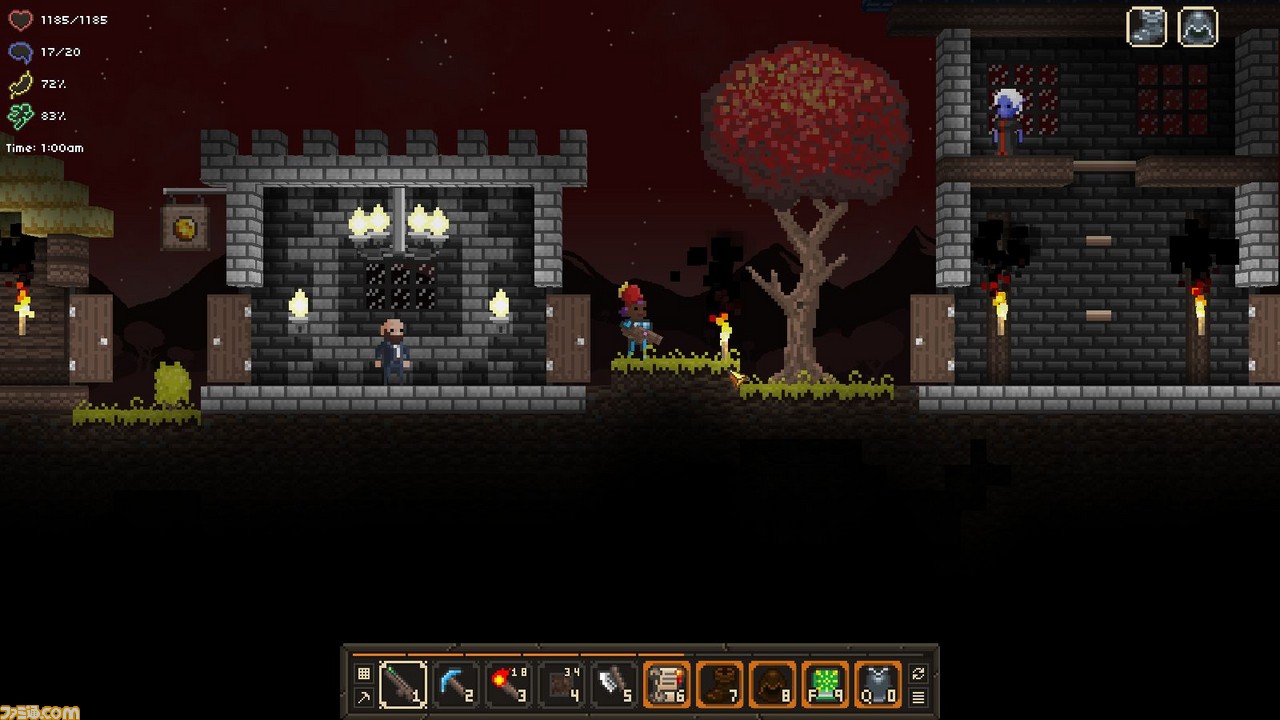This screenshot has height=720, width=1280.
Task: Select the pickaxe in hotbar slot 2
Action: 458,685
